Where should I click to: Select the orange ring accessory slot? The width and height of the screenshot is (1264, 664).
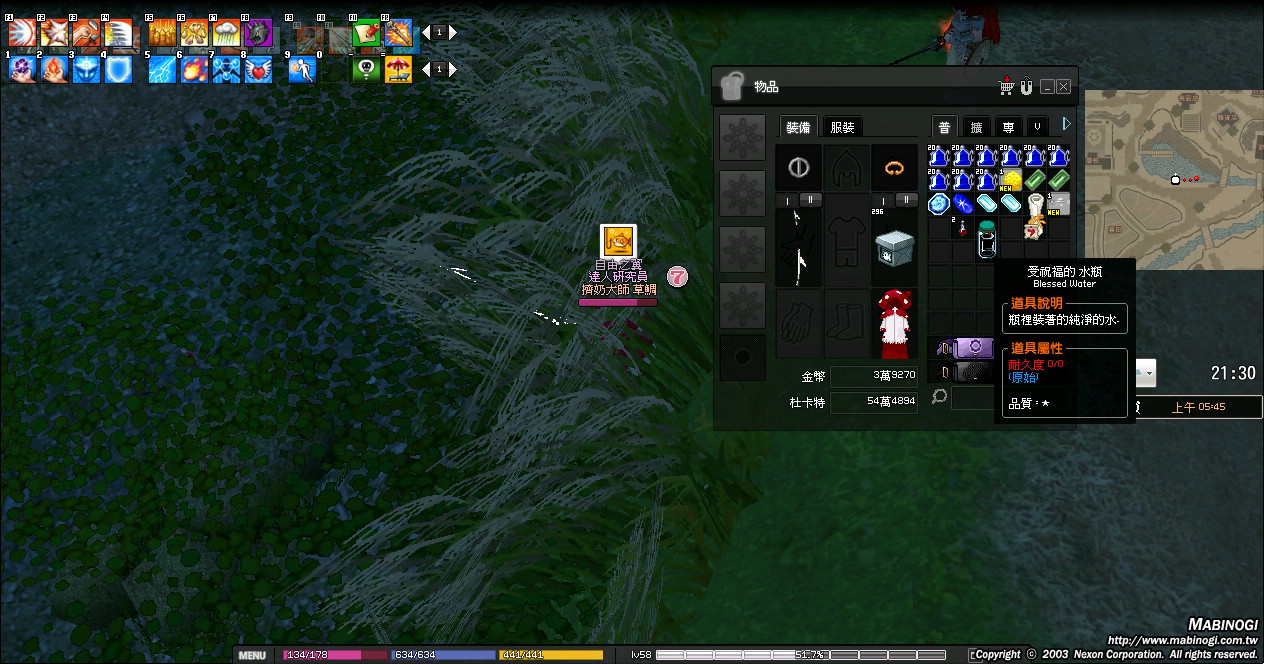[894, 167]
